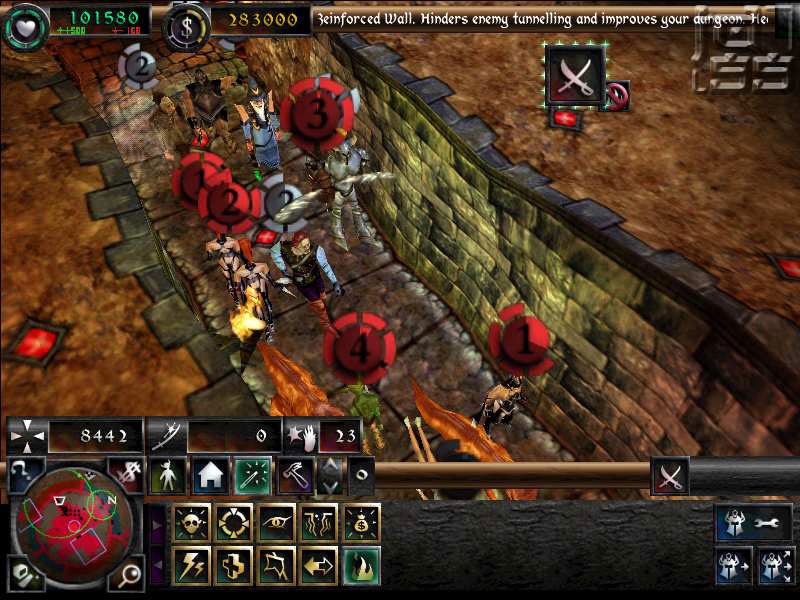800x600 pixels.
Task: Select the ring-shaped spell icon
Action: coord(235,523)
